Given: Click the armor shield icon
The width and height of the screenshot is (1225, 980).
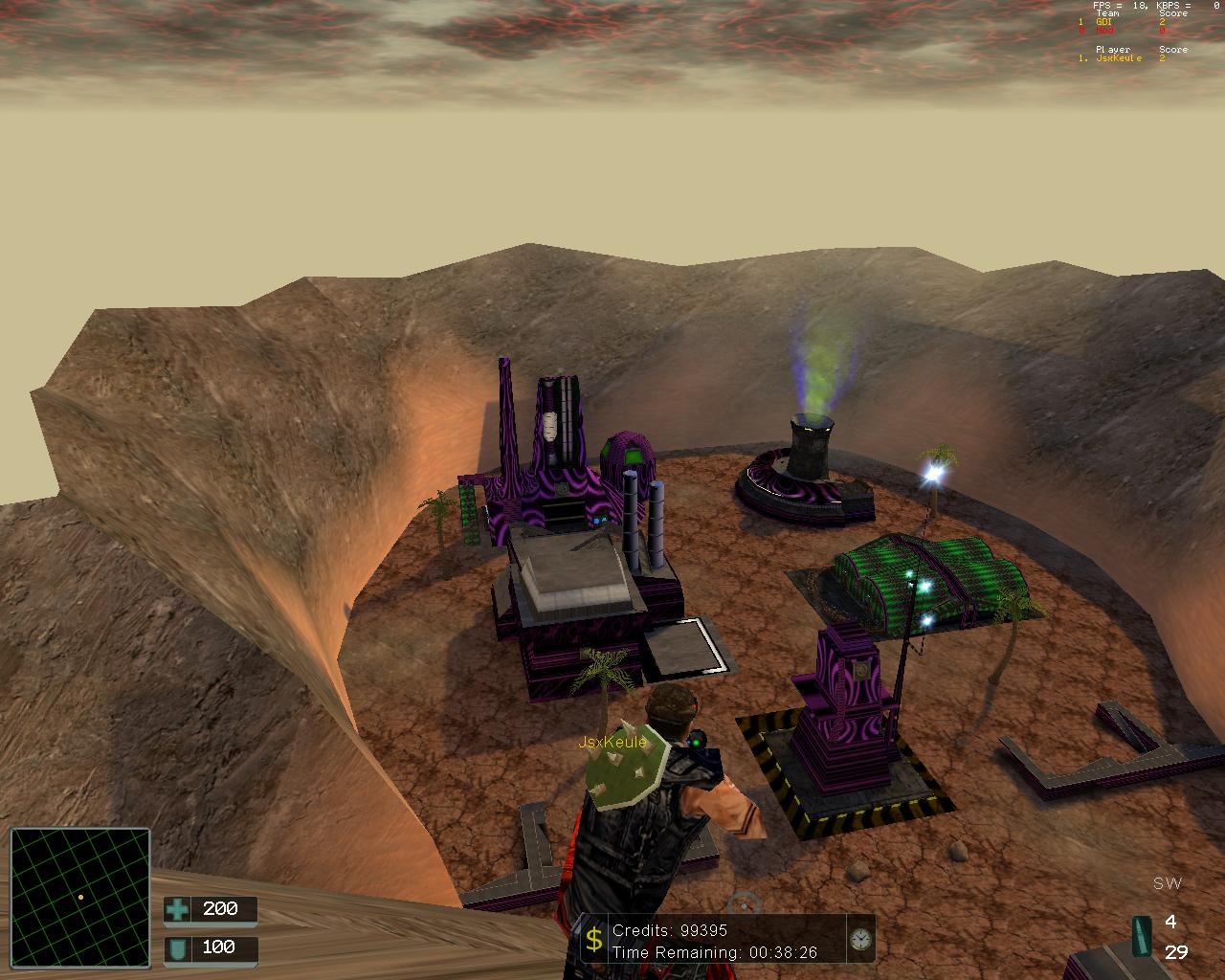Looking at the screenshot, I should (177, 947).
